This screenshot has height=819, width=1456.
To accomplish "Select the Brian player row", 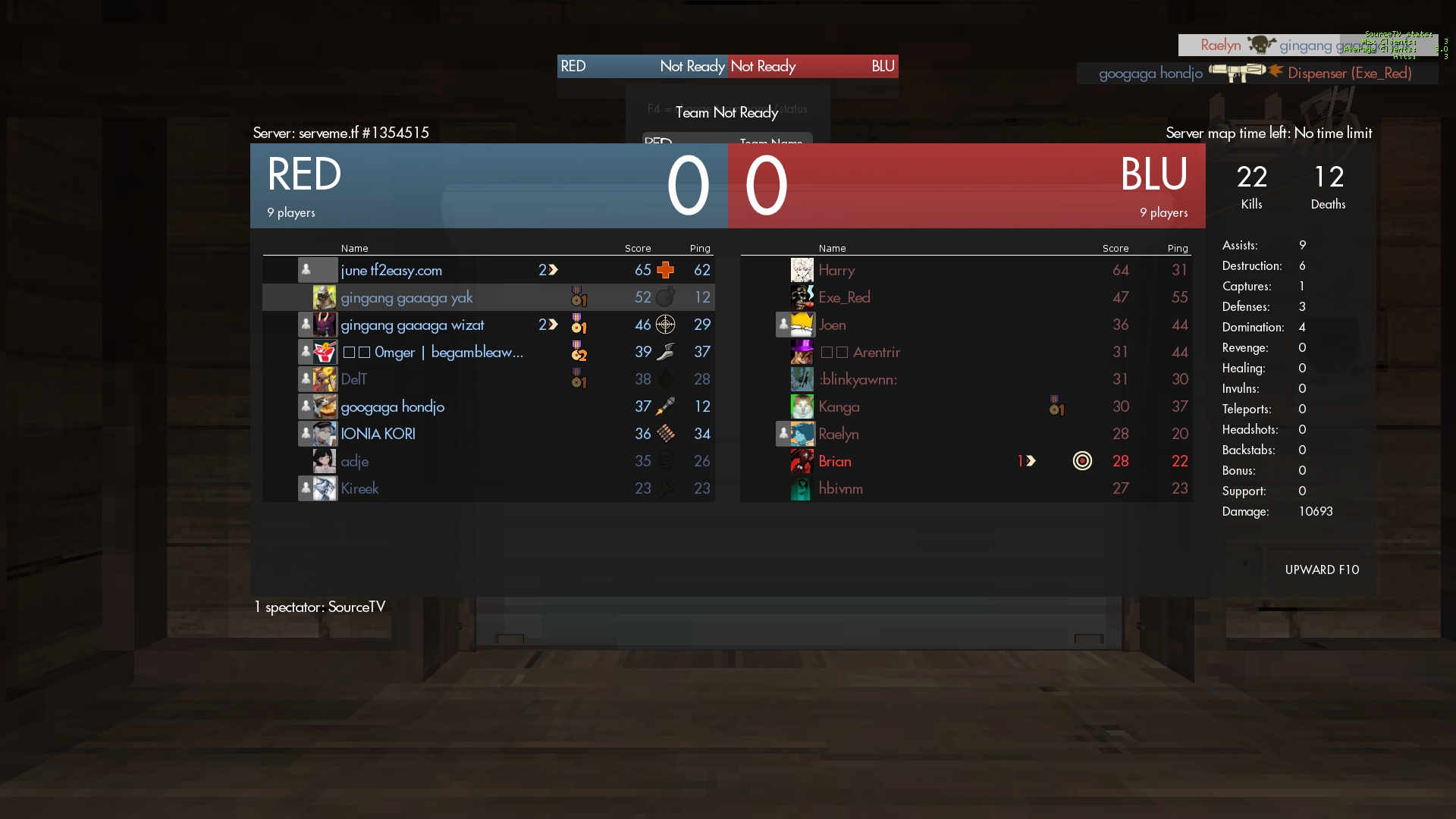I will [835, 461].
